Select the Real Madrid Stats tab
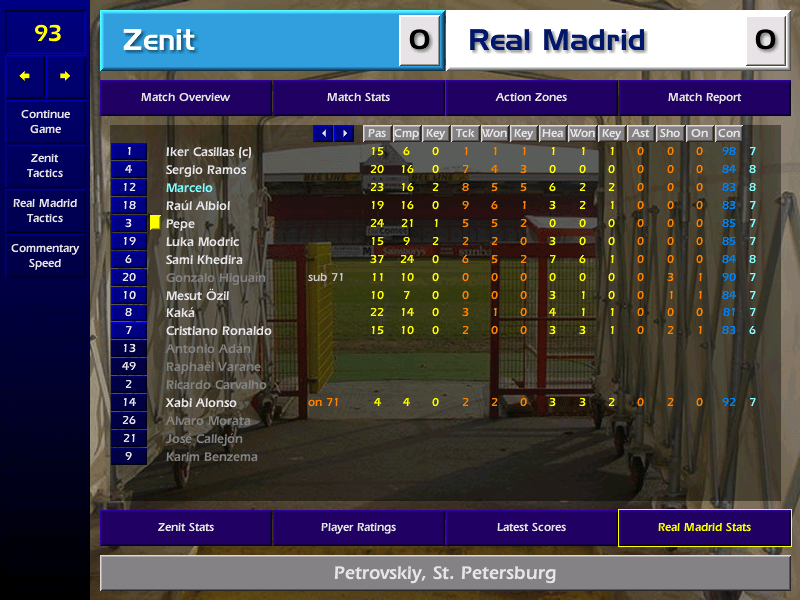 (x=704, y=528)
